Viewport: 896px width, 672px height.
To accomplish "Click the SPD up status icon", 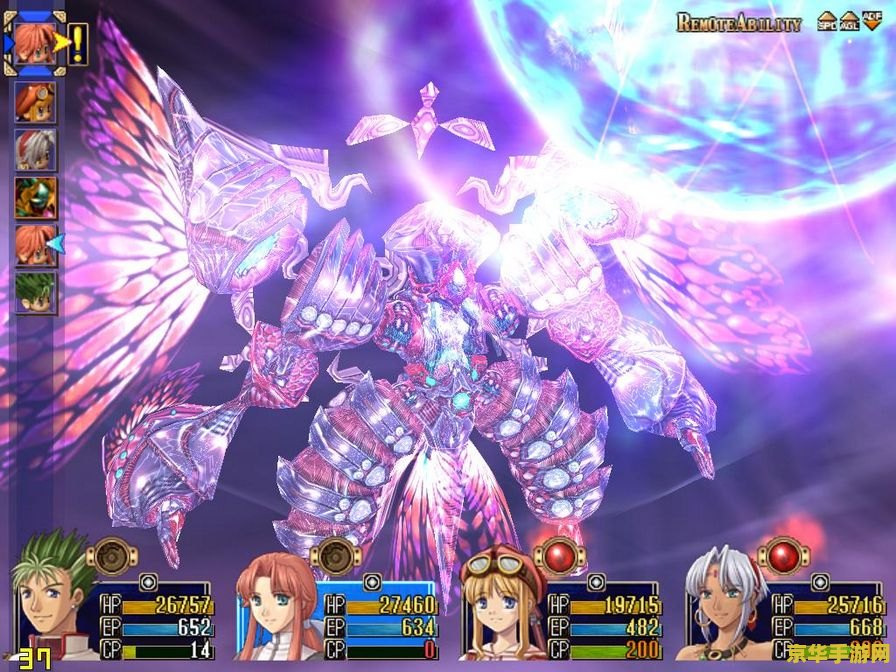I will point(828,22).
